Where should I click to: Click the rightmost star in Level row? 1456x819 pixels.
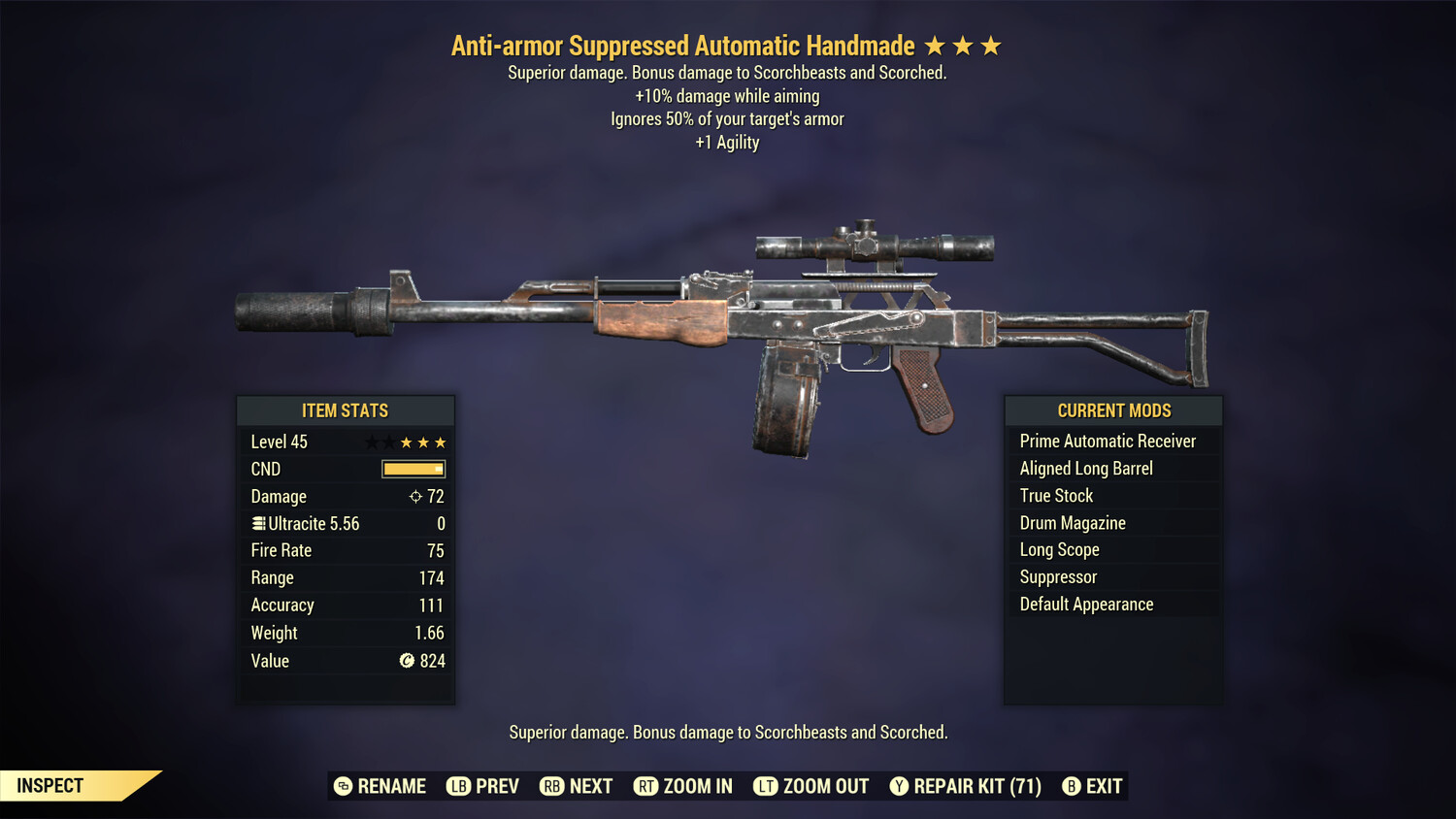point(442,442)
